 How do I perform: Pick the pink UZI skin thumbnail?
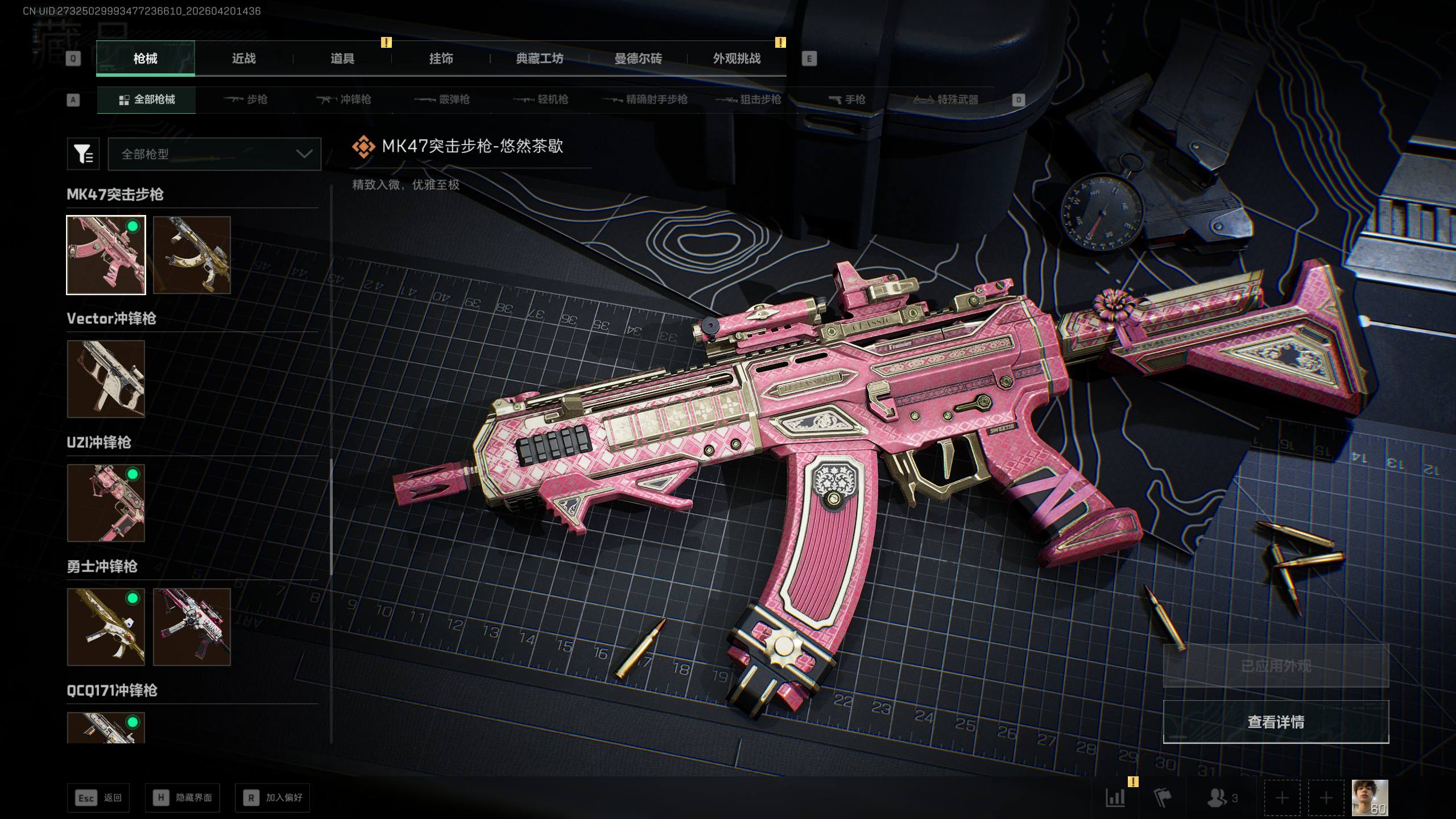coord(106,503)
